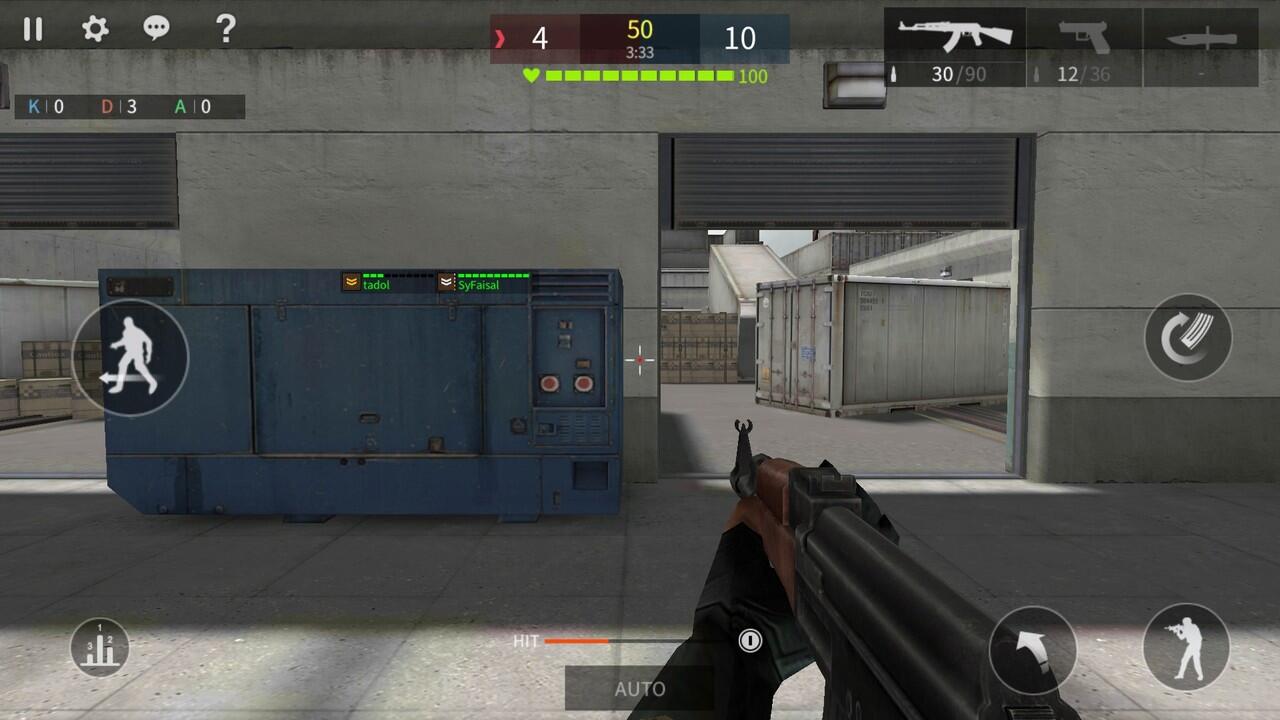This screenshot has height=720, width=1280.
Task: Tap the circular reload magazine icon
Action: (x=1190, y=338)
